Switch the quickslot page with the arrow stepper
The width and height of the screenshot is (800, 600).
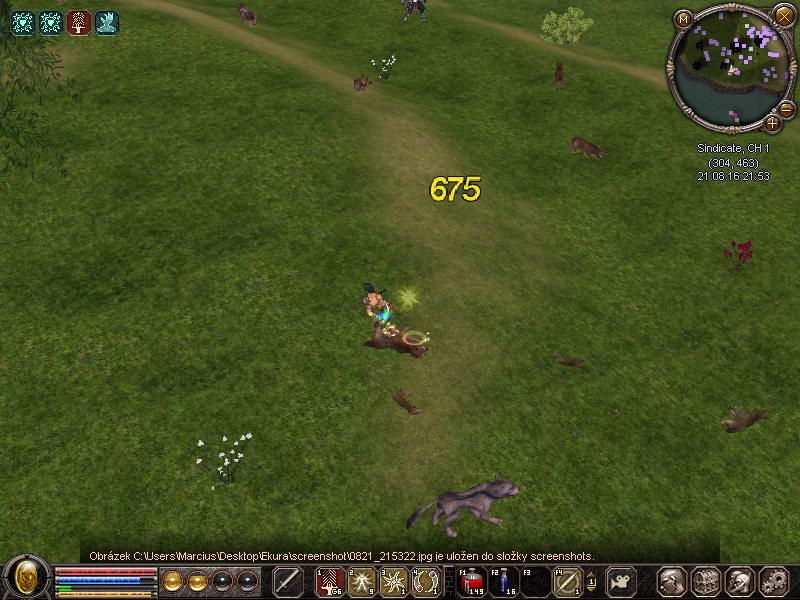click(x=591, y=581)
